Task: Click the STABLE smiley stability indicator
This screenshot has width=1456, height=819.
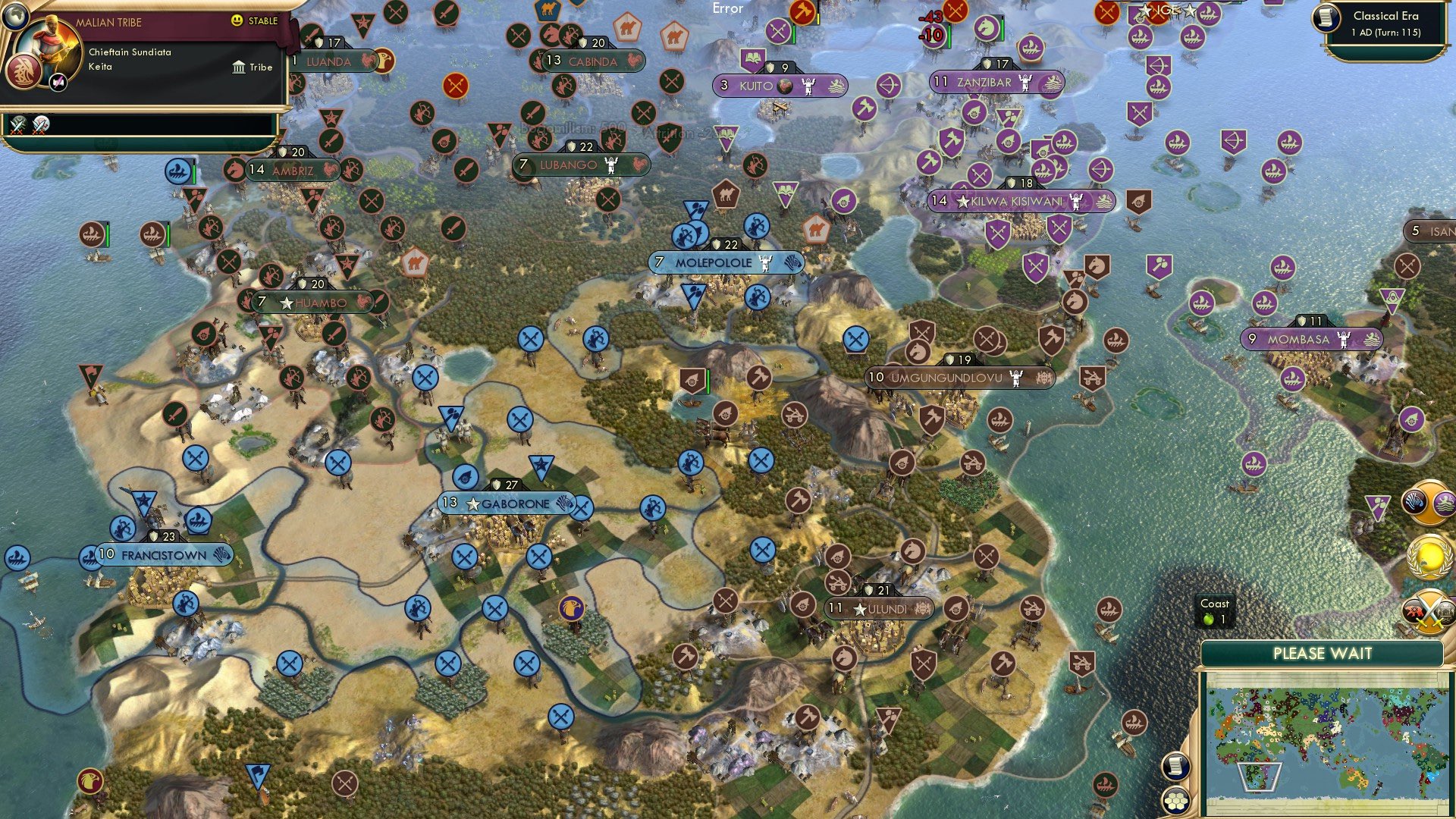Action: pos(237,20)
